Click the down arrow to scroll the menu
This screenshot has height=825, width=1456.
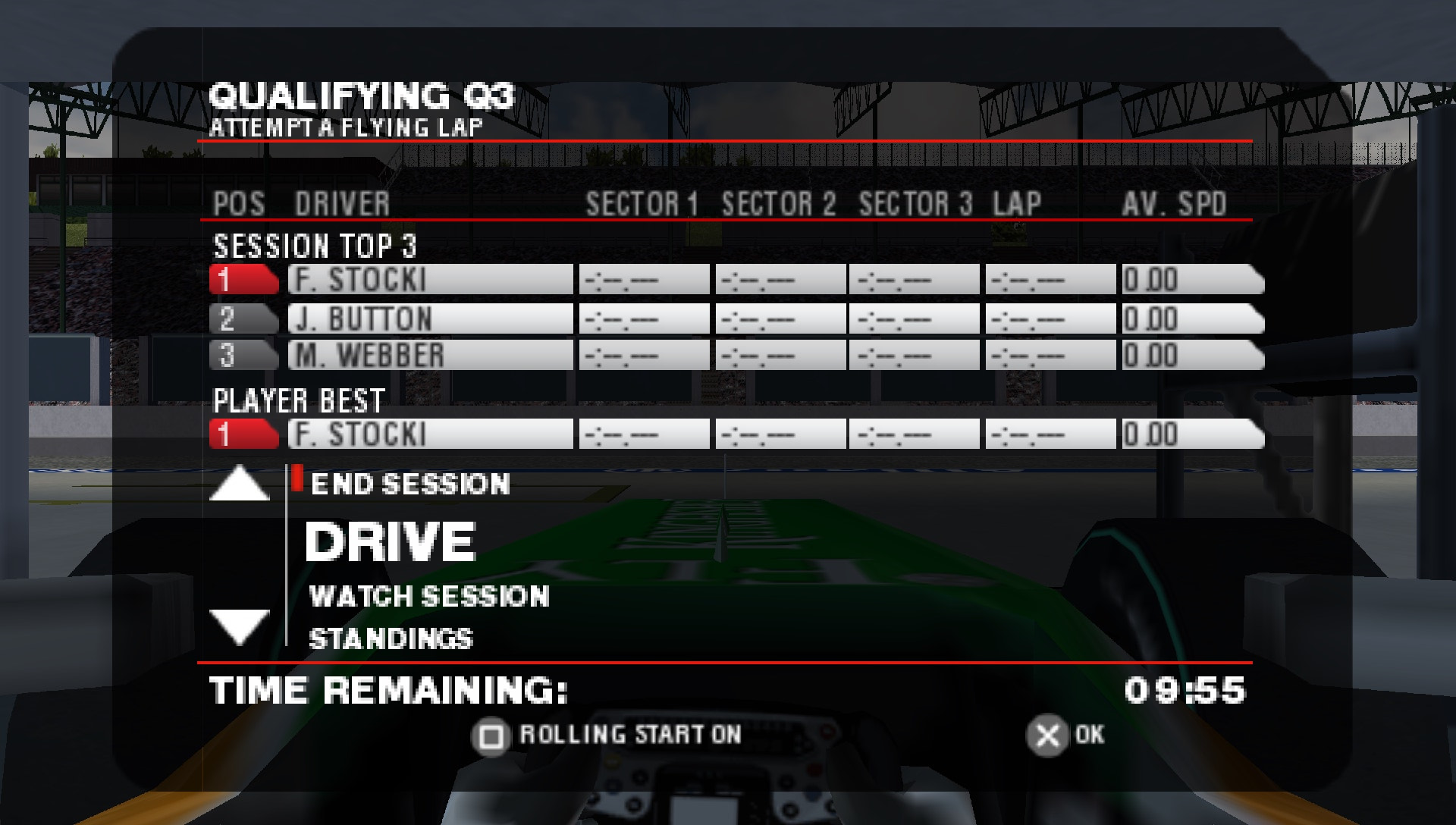(239, 626)
